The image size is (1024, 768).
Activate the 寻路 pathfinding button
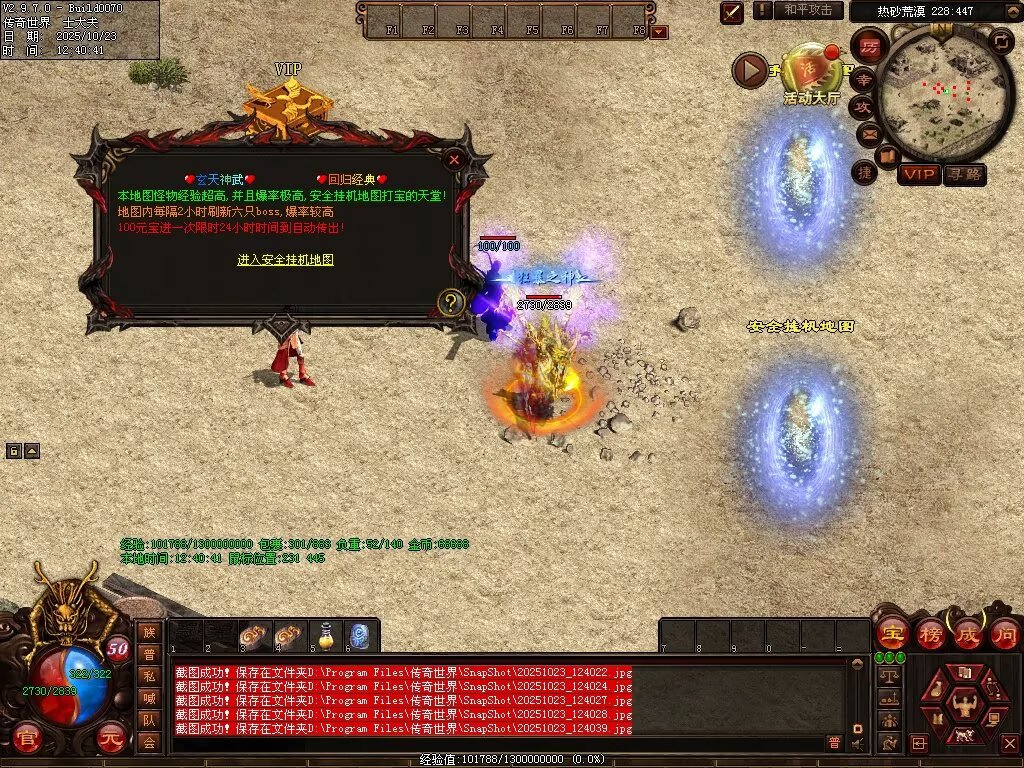coord(964,175)
